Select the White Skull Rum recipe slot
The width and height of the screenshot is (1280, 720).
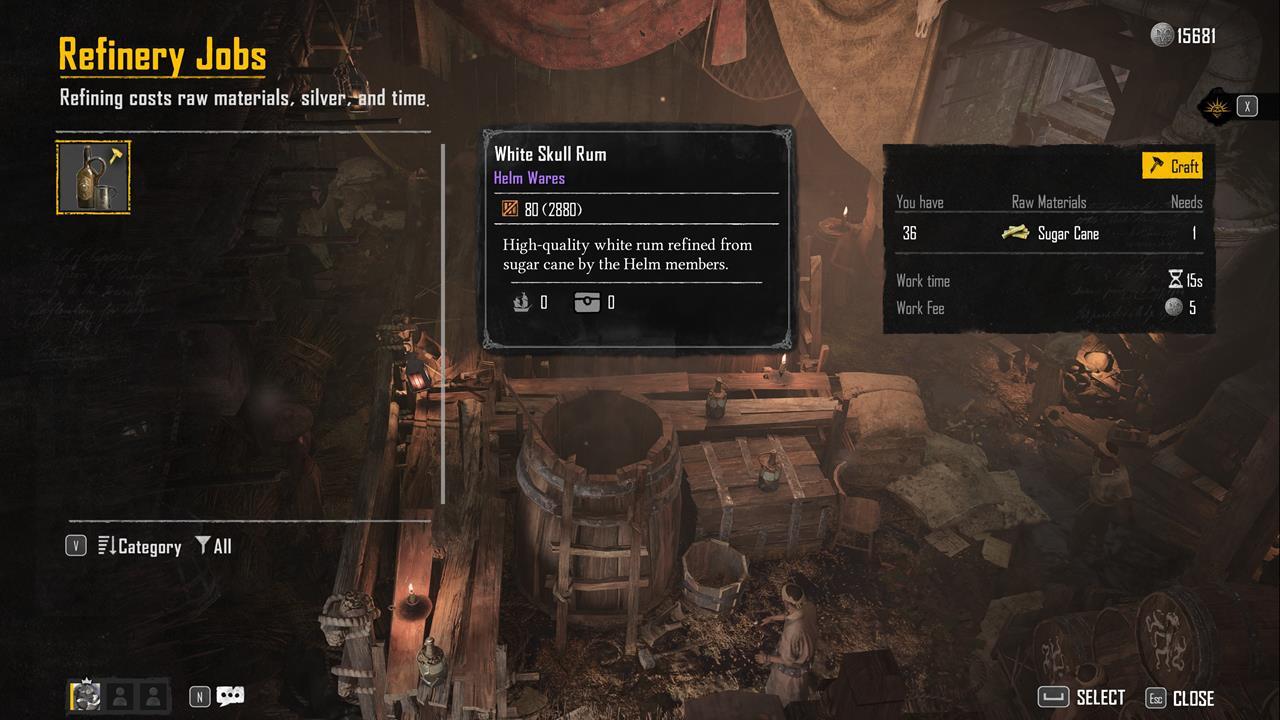93,178
